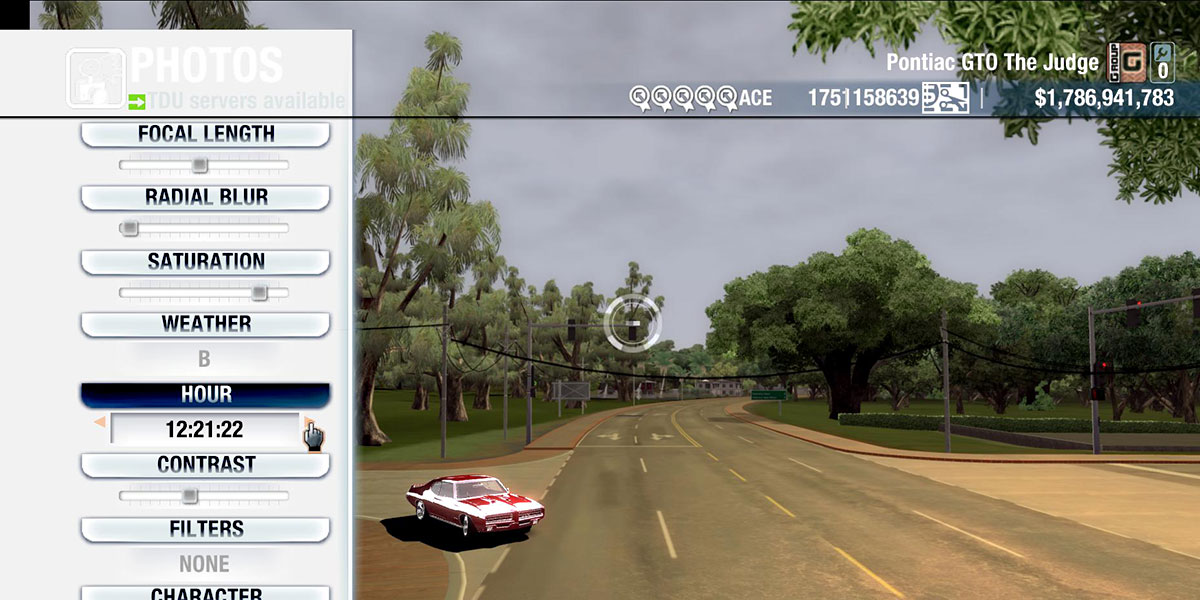Decrease the hour with the left arrow
Image resolution: width=1200 pixels, height=600 pixels.
pos(100,423)
